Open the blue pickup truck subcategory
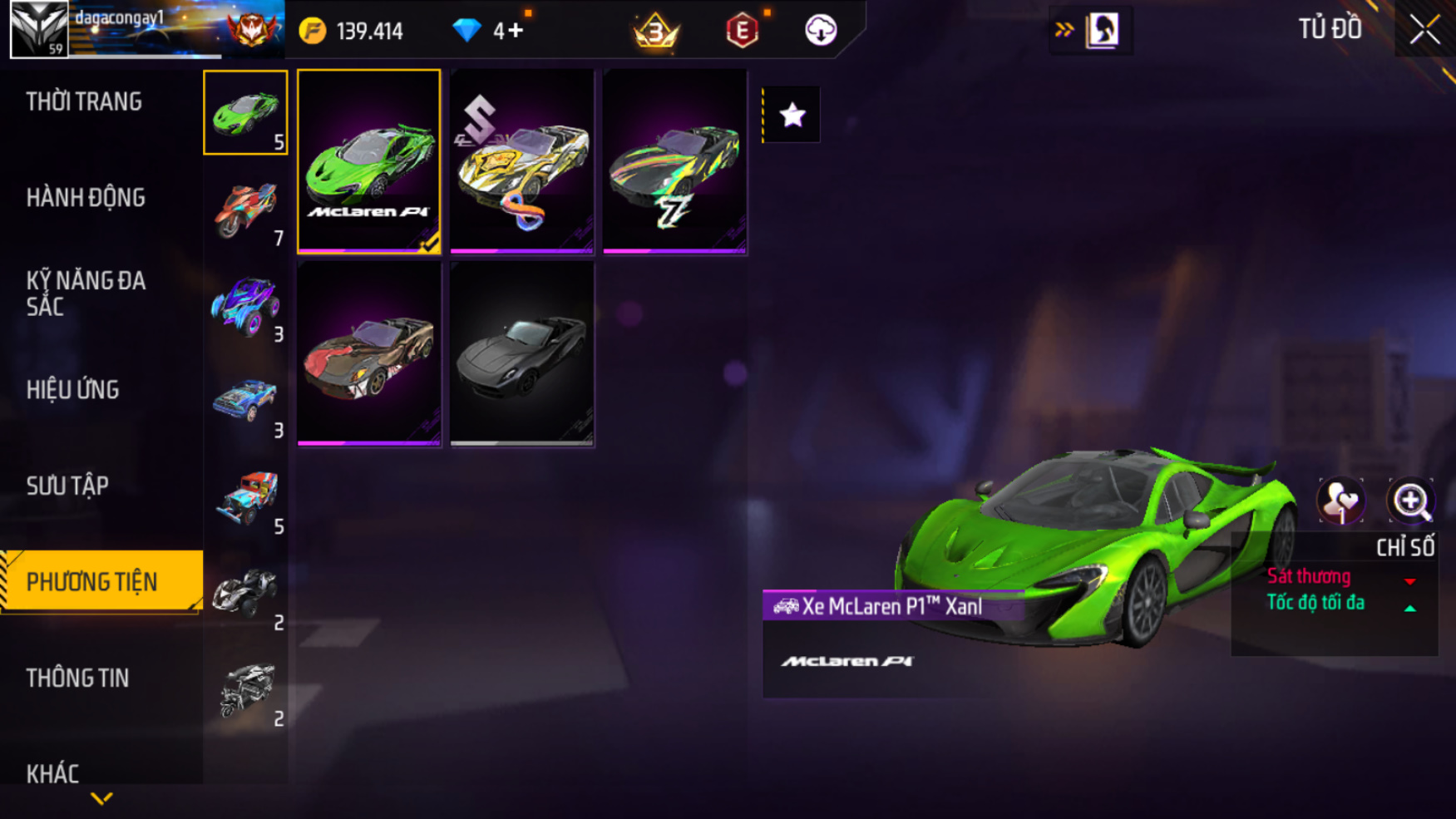Screen dimensions: 1456x819 coord(245,401)
